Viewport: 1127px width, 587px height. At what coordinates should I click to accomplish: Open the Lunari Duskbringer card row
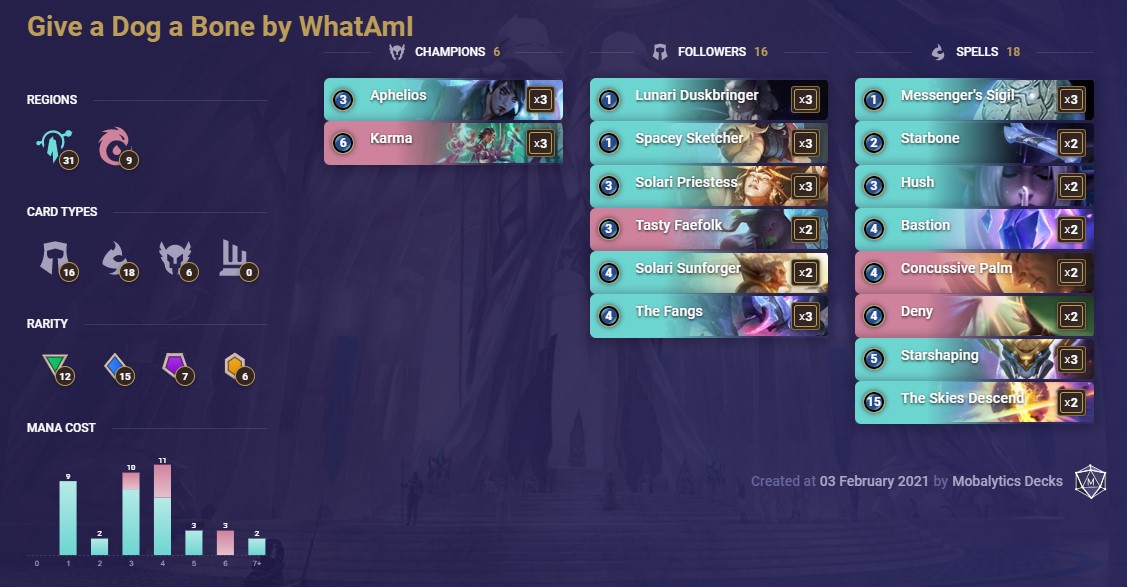click(x=708, y=100)
